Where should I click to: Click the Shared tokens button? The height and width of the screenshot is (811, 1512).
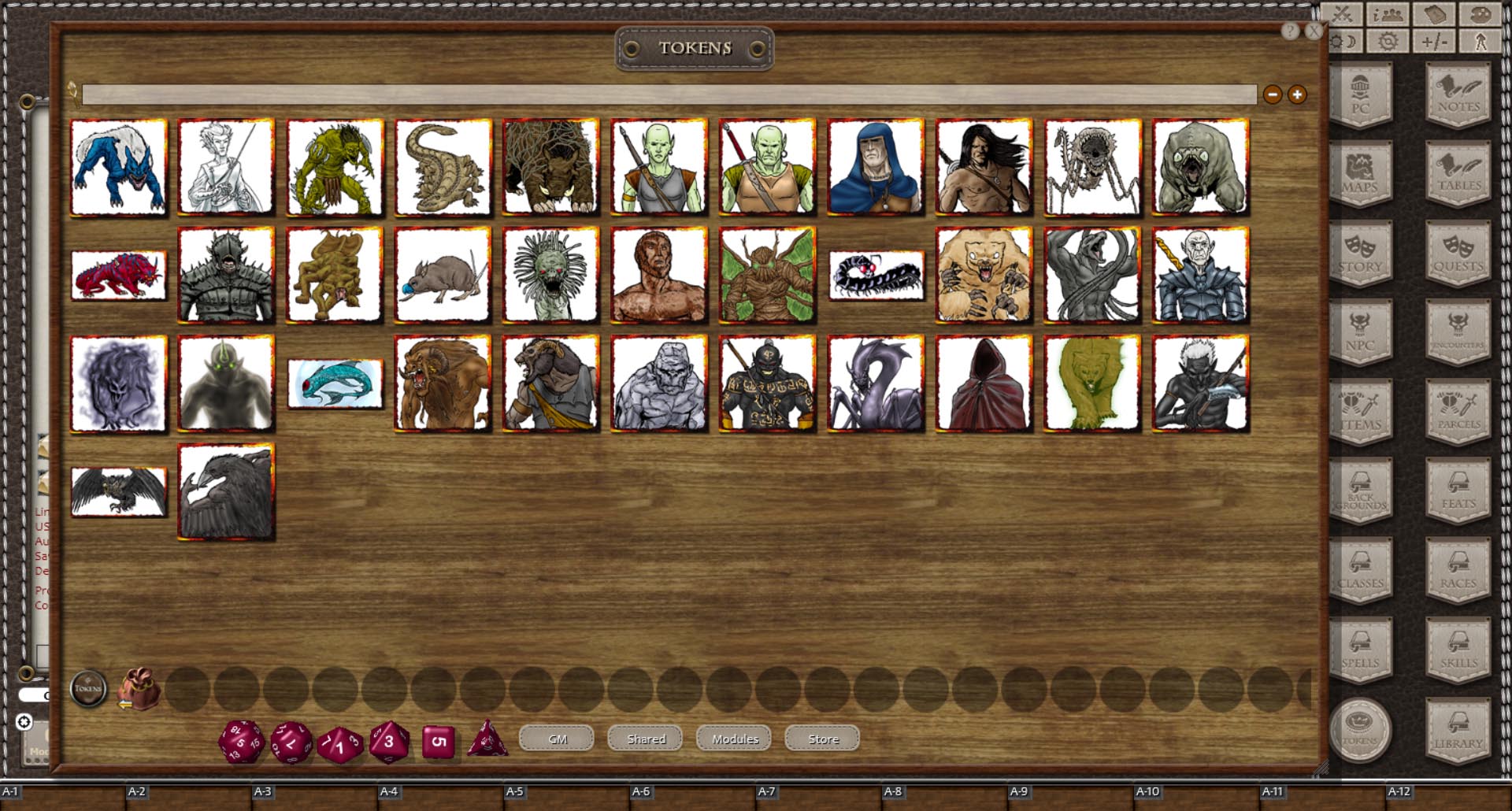645,739
